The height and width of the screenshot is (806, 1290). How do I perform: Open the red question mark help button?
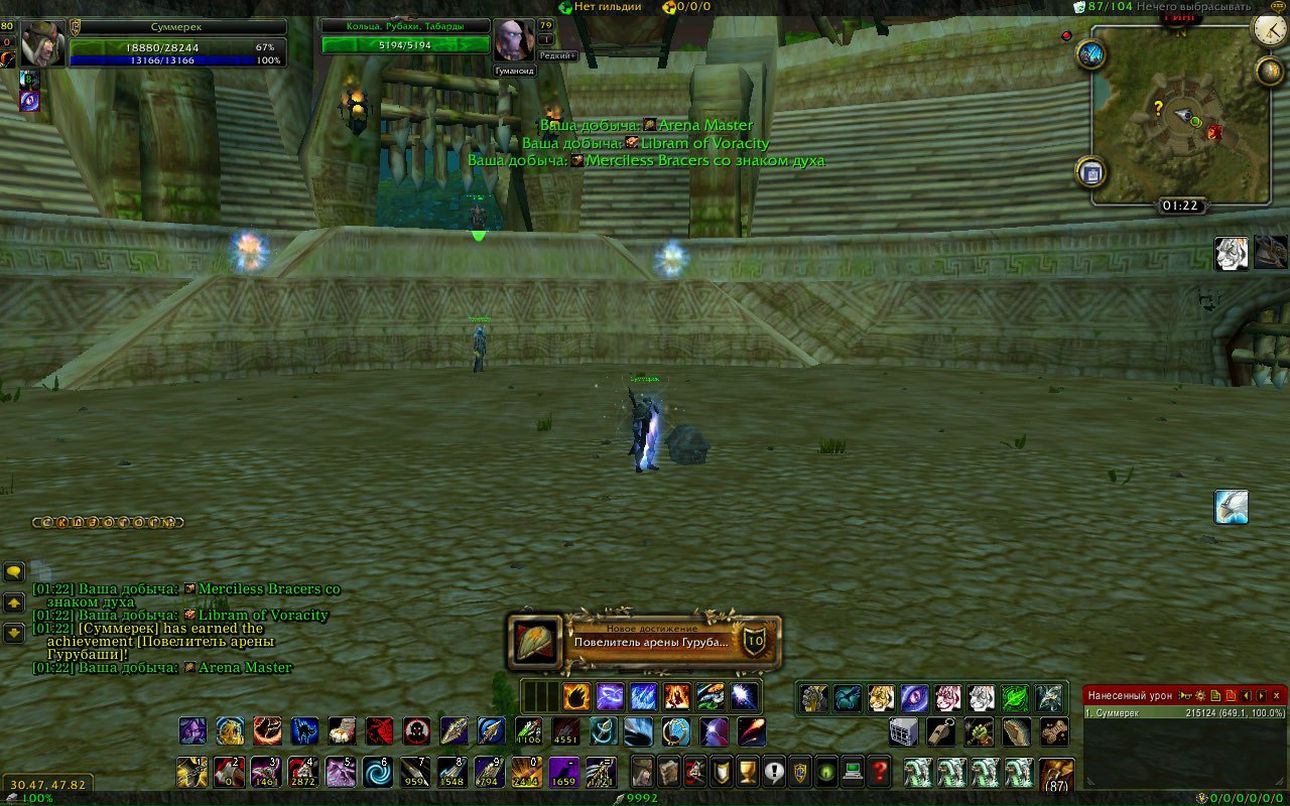coord(879,772)
